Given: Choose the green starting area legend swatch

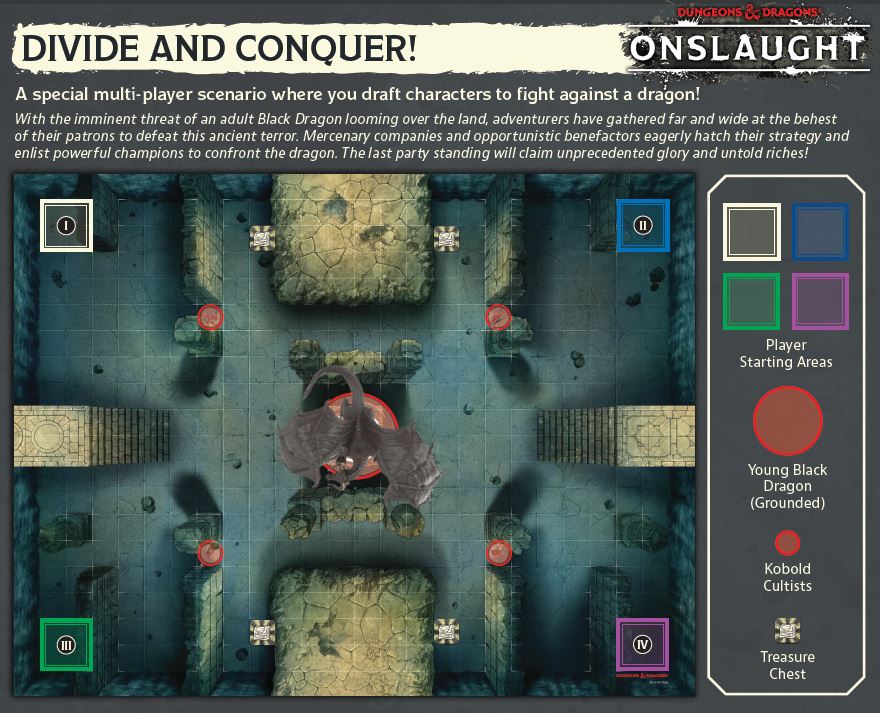Looking at the screenshot, I should (752, 301).
